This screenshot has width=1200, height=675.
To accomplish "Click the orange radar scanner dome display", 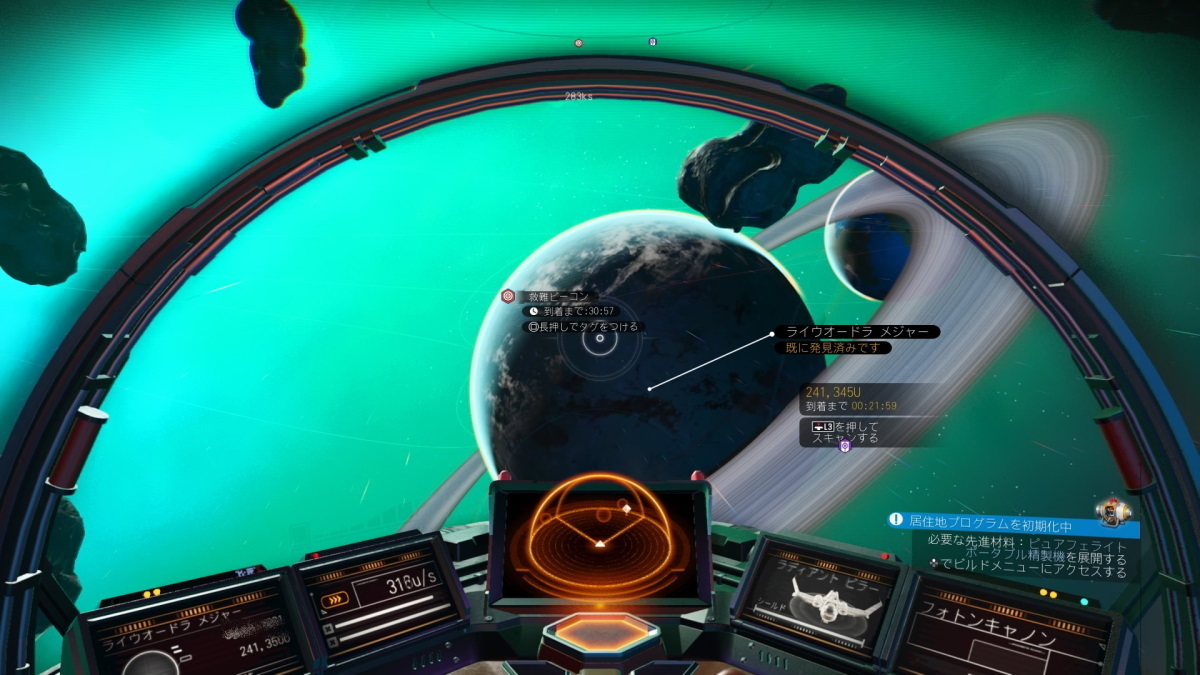I will 598,536.
